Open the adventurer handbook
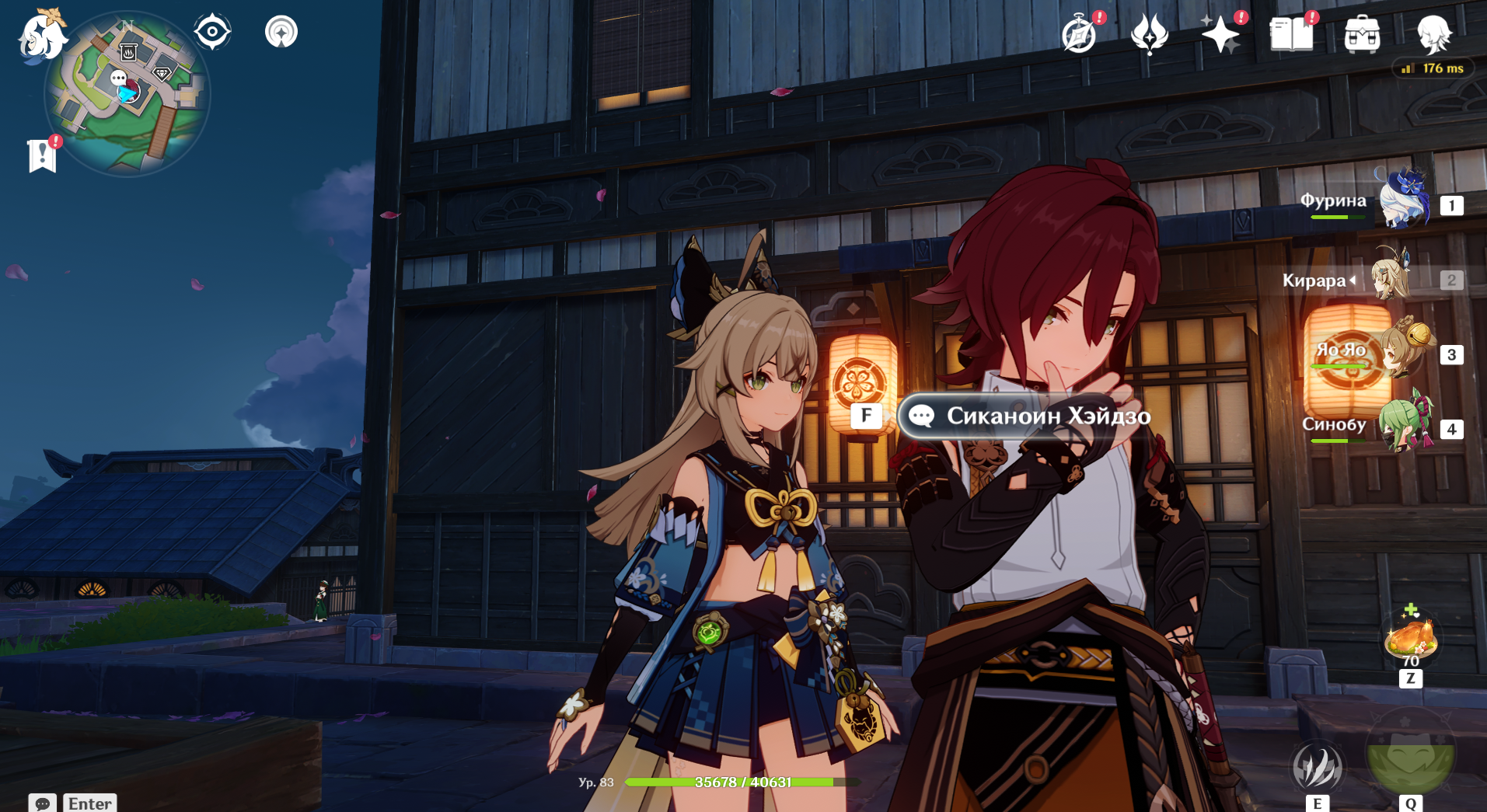 tap(1290, 35)
